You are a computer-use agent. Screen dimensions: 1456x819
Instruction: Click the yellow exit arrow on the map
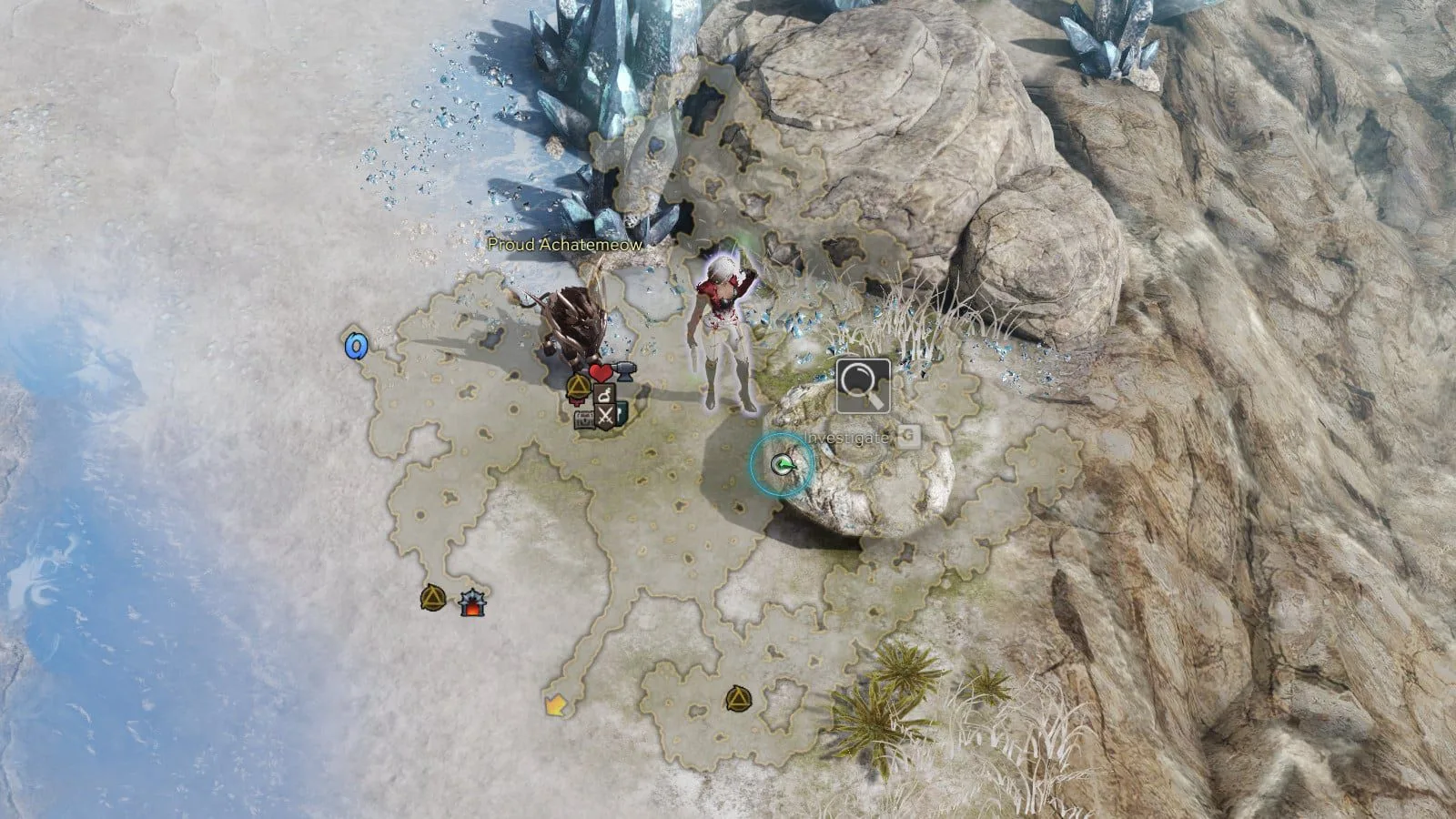click(x=552, y=704)
